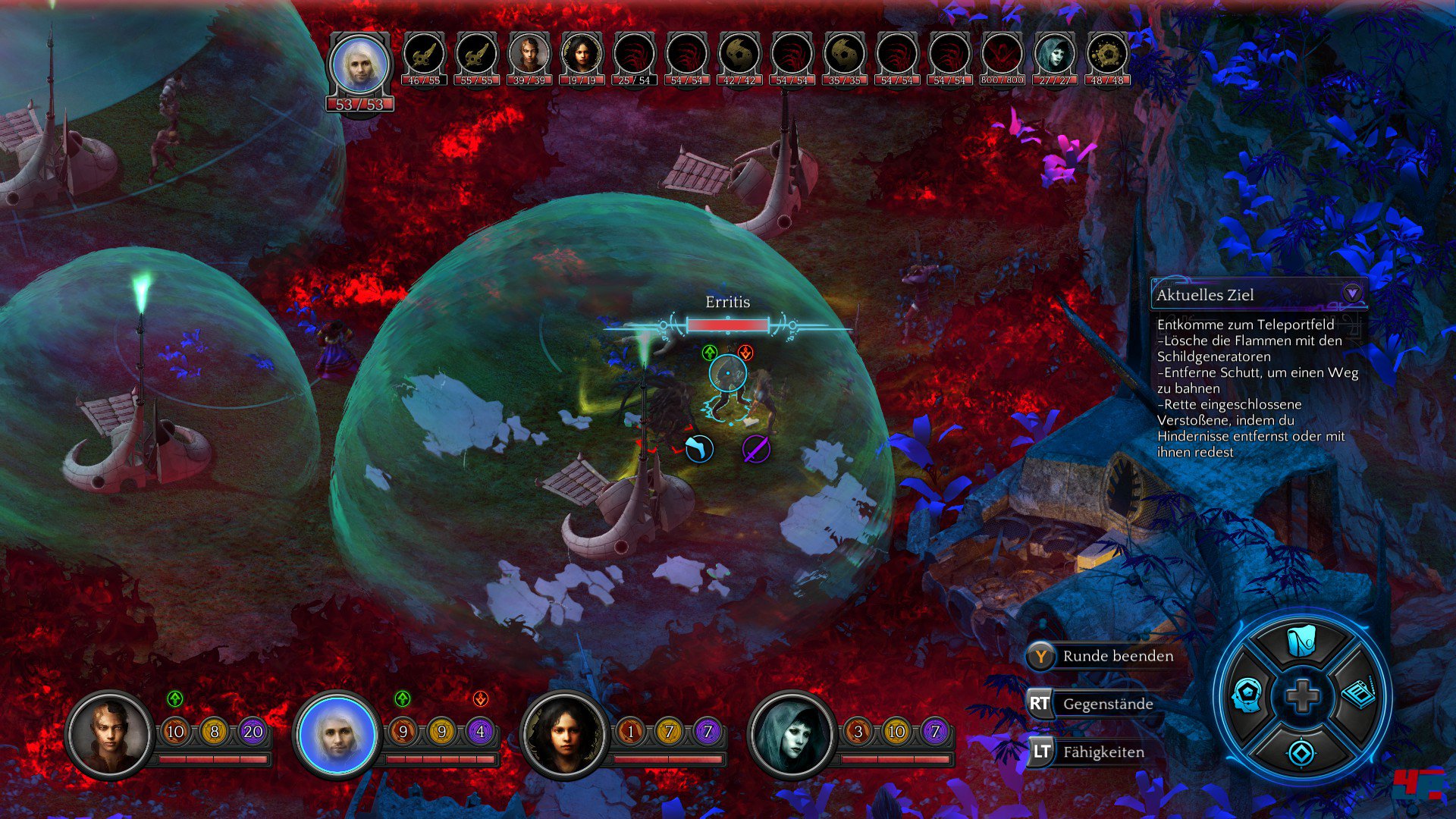Select the dark-haired woman party portrait in bottom bar
The height and width of the screenshot is (819, 1456).
(x=564, y=734)
